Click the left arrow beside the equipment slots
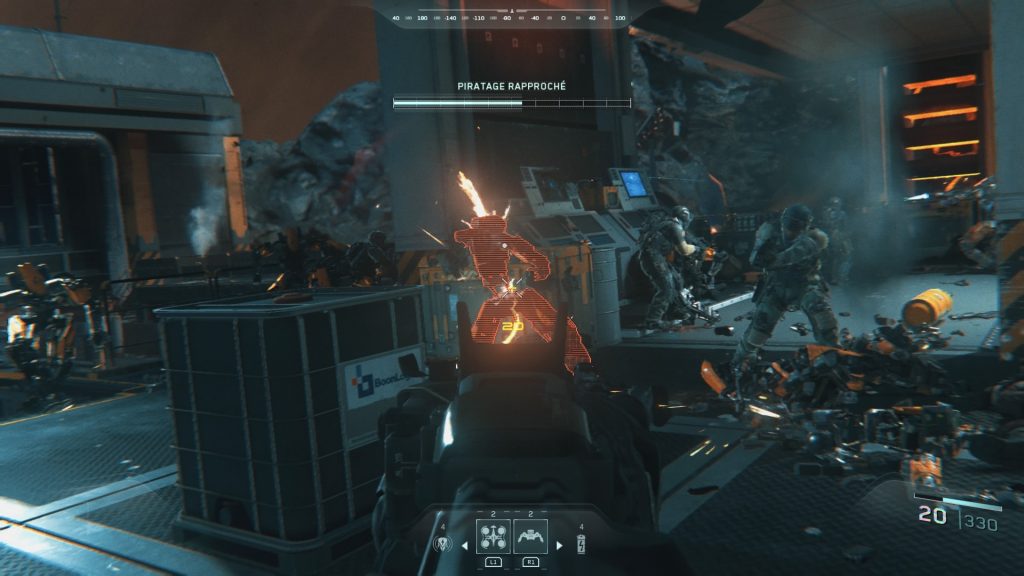 [463, 545]
